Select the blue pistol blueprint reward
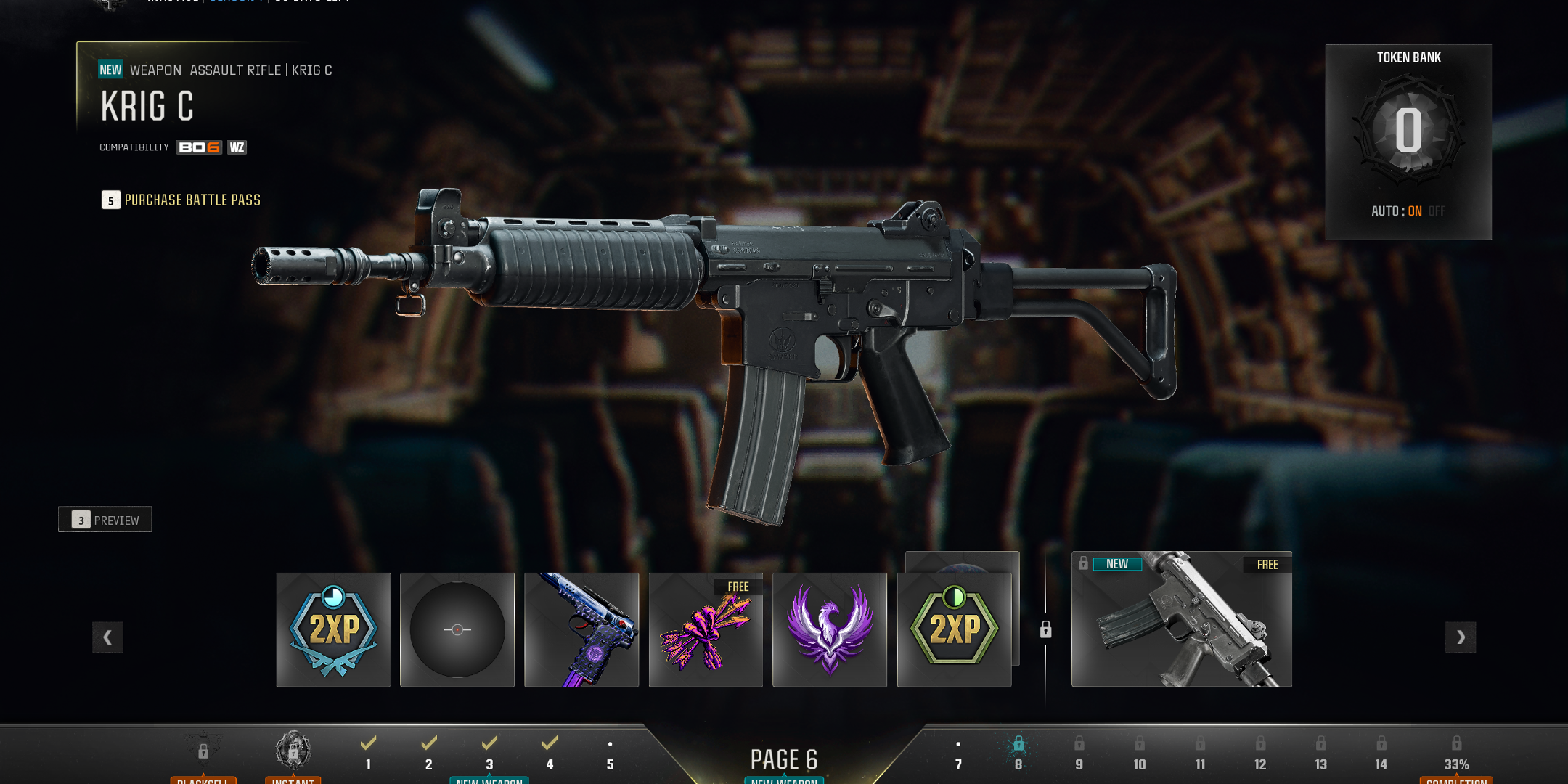Viewport: 1568px width, 784px height. click(x=581, y=629)
